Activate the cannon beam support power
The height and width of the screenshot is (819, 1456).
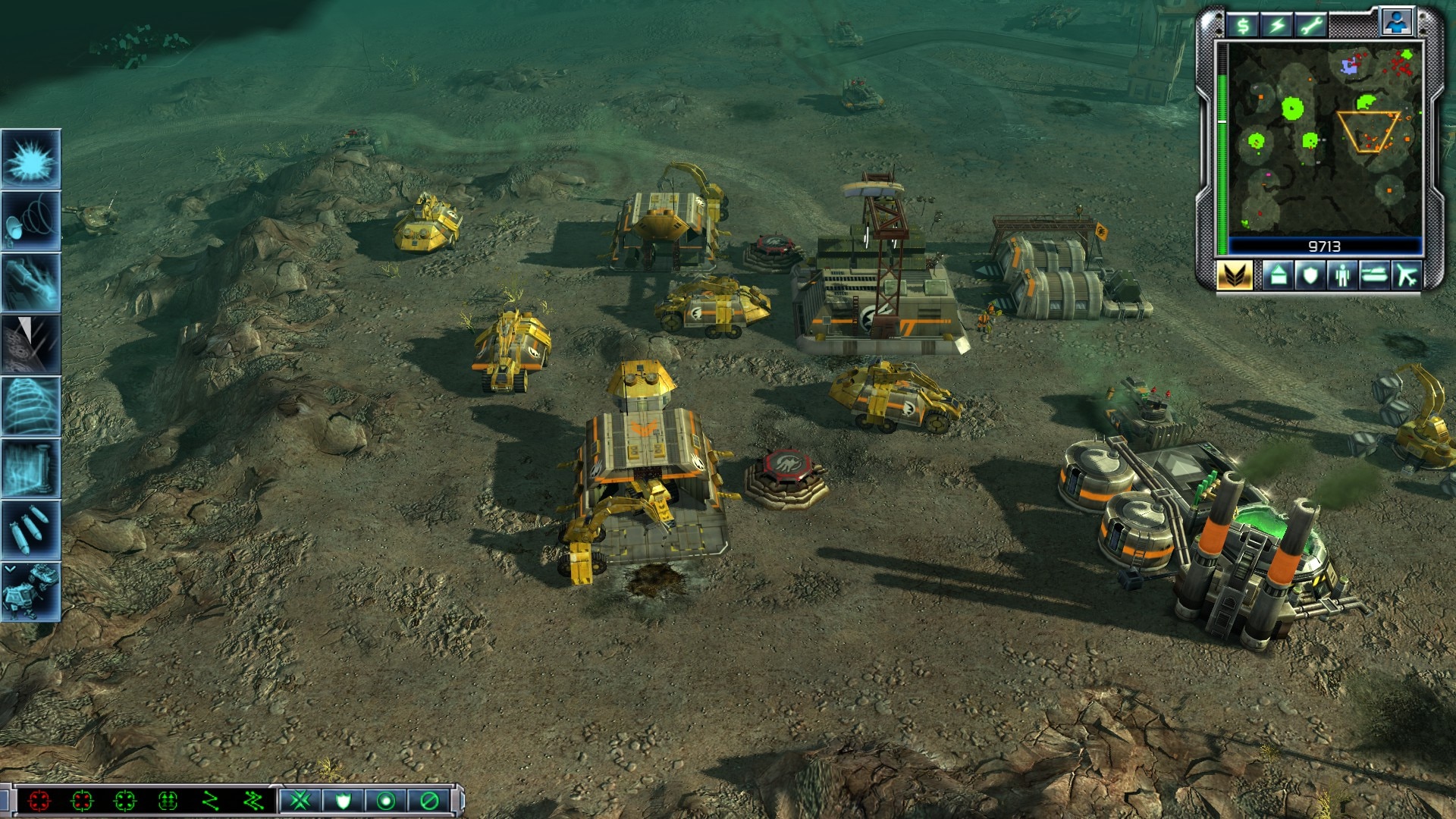click(x=31, y=283)
